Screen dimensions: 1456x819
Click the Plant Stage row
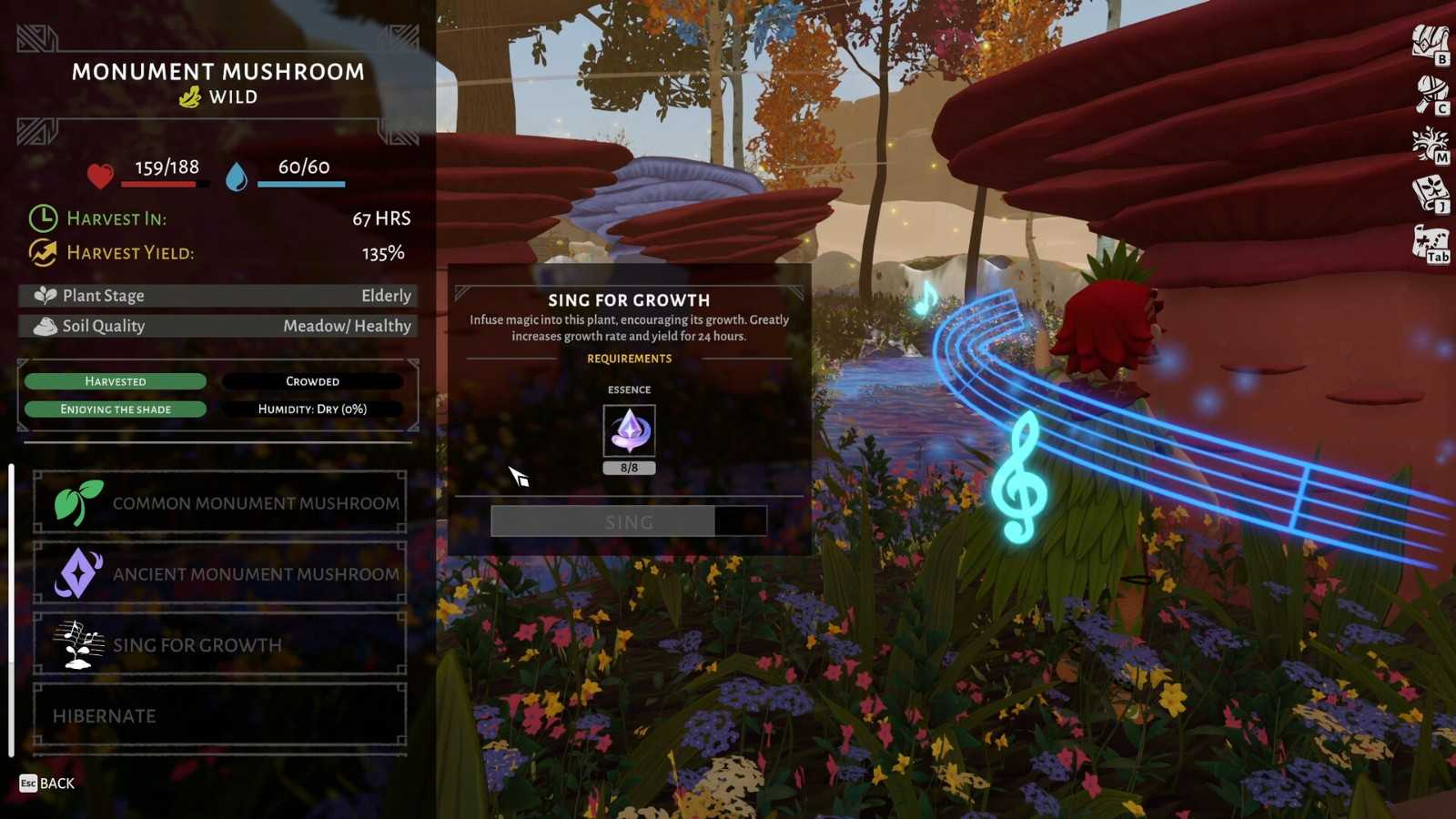pos(218,296)
